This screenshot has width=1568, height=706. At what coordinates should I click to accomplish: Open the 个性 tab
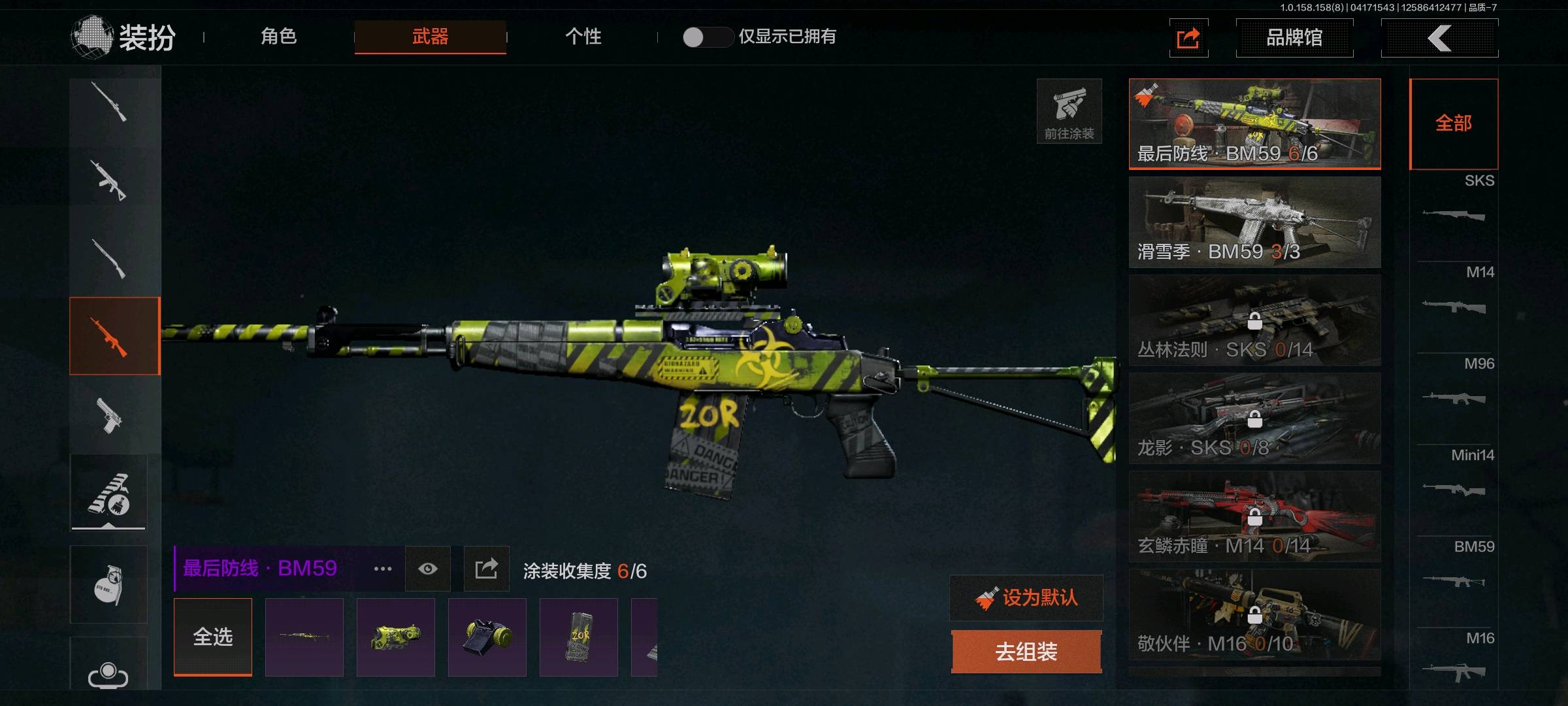(583, 37)
